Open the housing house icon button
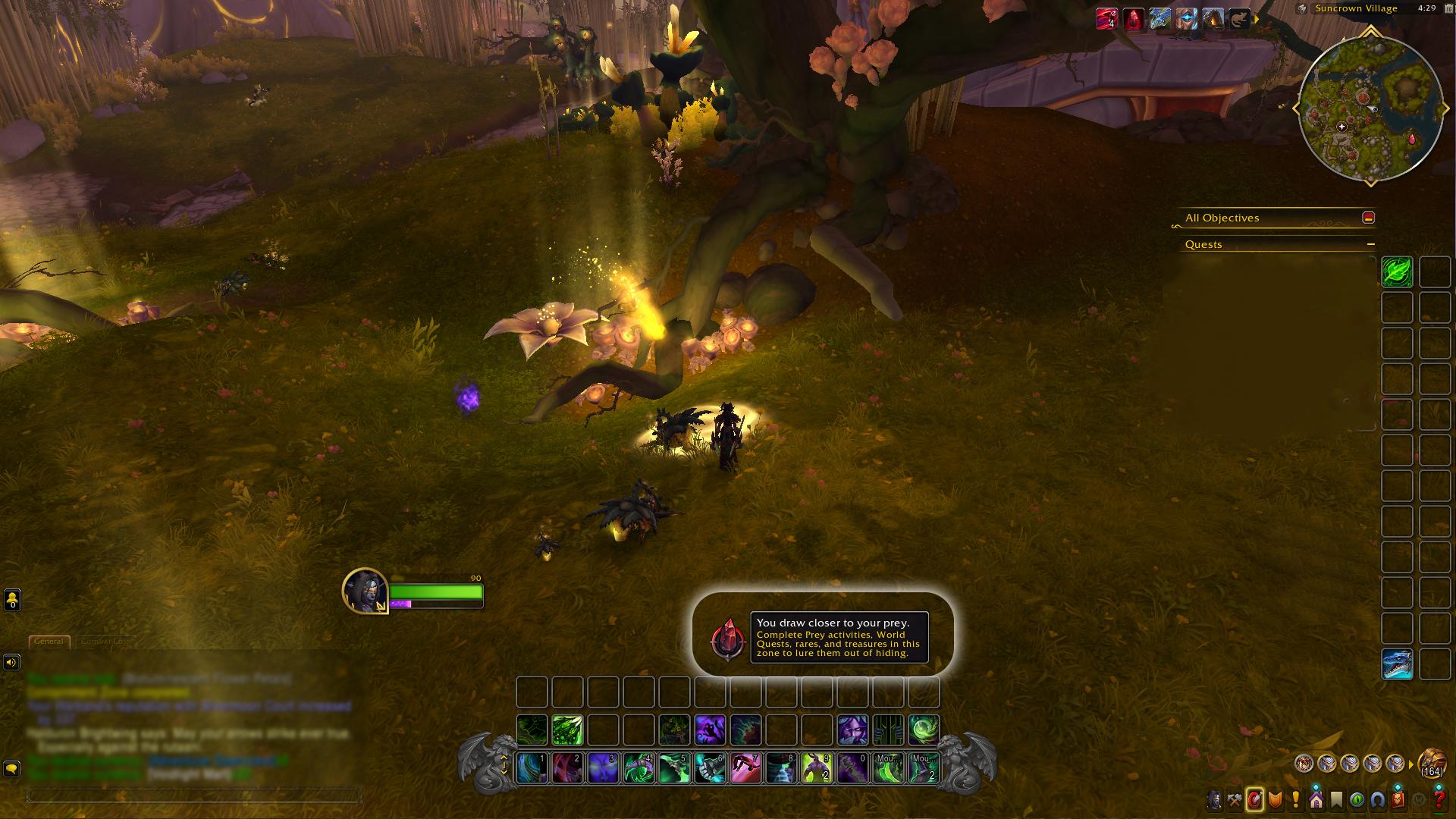1456x819 pixels. pos(1316,799)
